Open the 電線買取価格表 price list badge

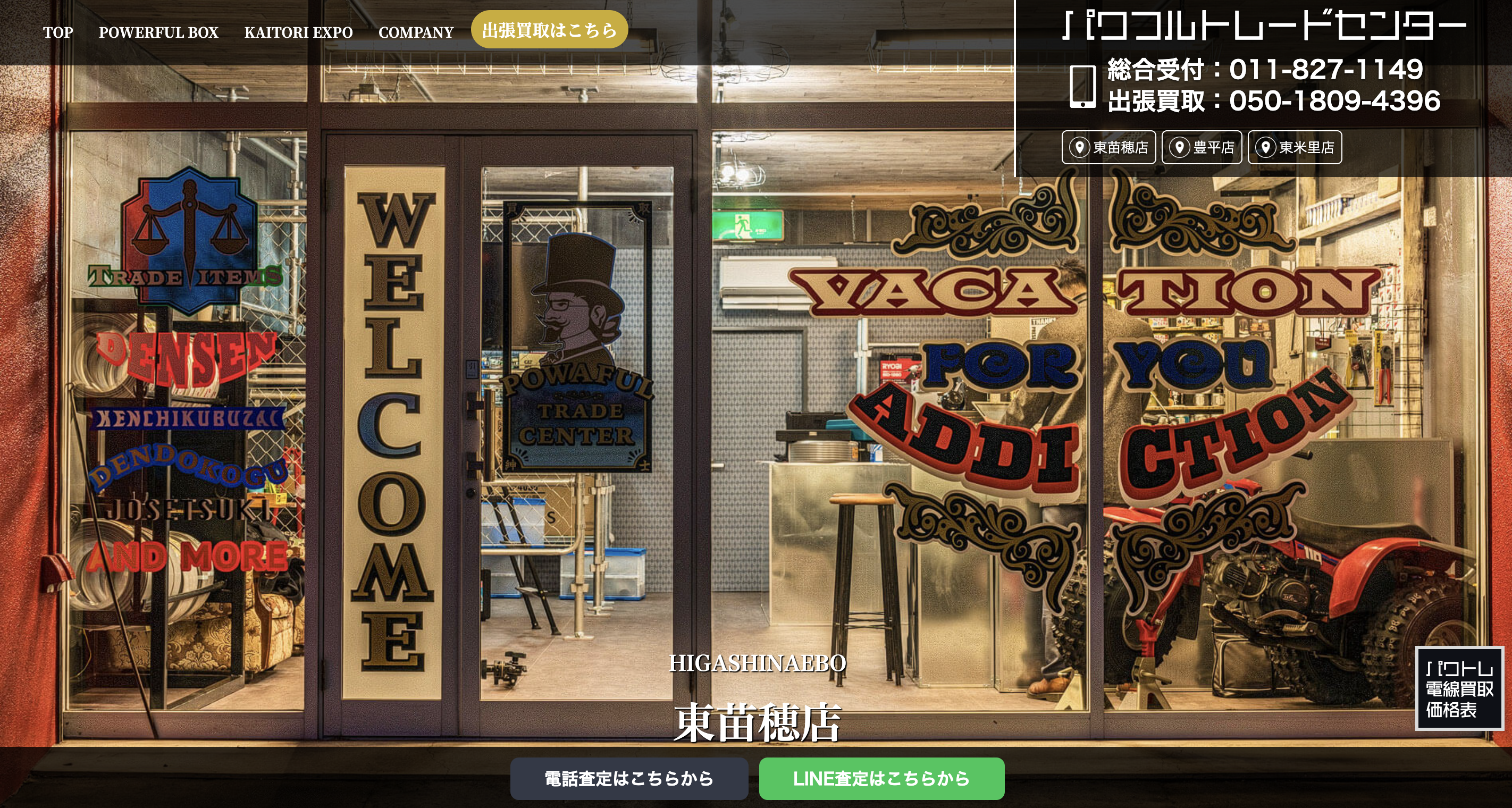[x=1459, y=688]
